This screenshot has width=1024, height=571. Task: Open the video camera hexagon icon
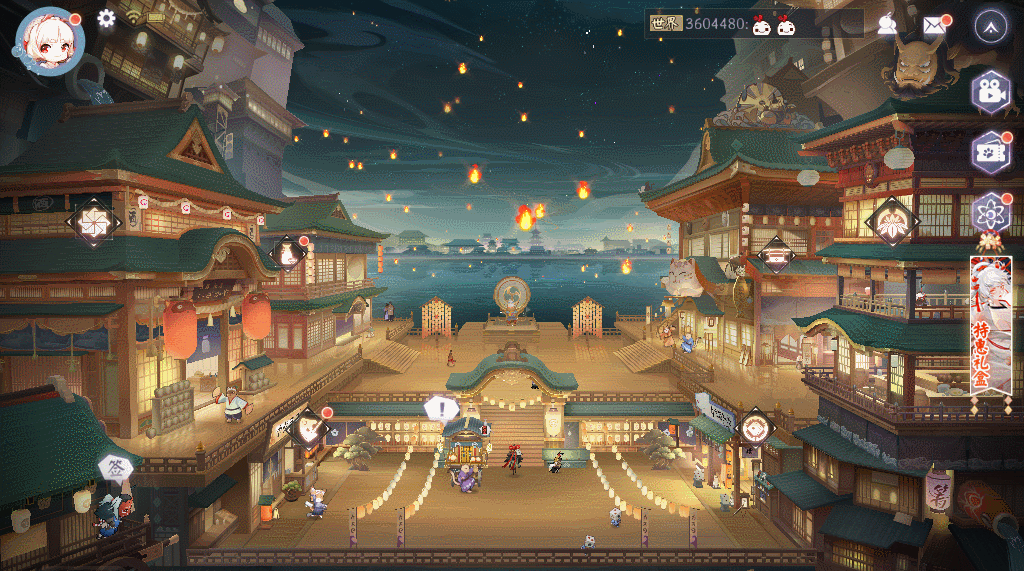[x=990, y=92]
